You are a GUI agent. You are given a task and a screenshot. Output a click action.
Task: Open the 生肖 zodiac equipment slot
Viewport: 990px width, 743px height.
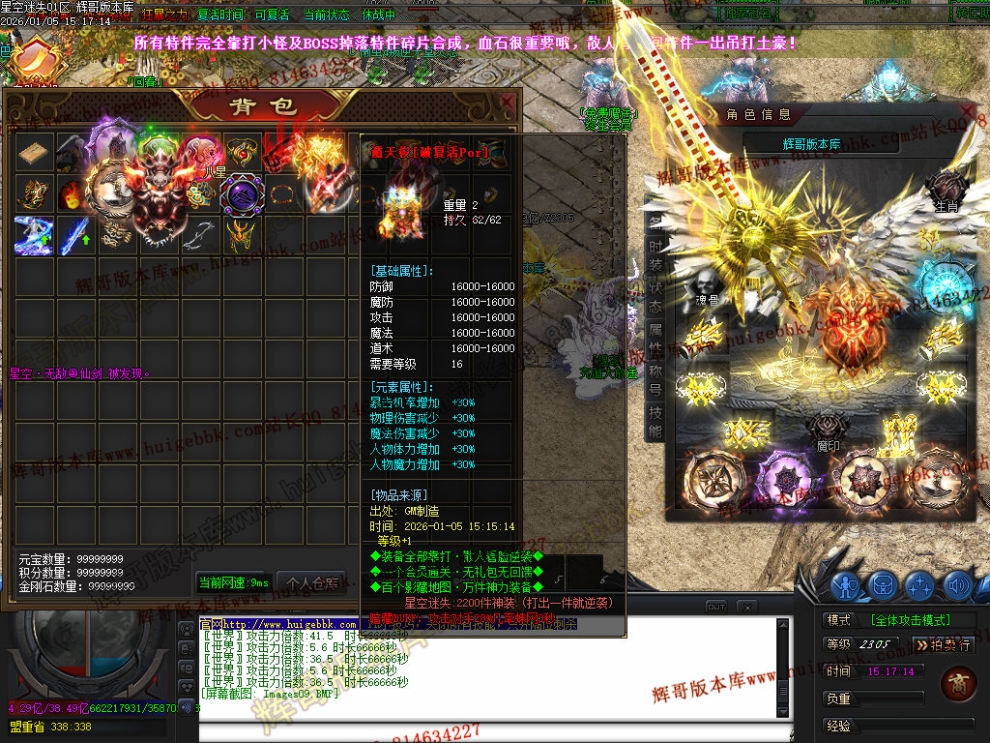pyautogui.click(x=944, y=190)
